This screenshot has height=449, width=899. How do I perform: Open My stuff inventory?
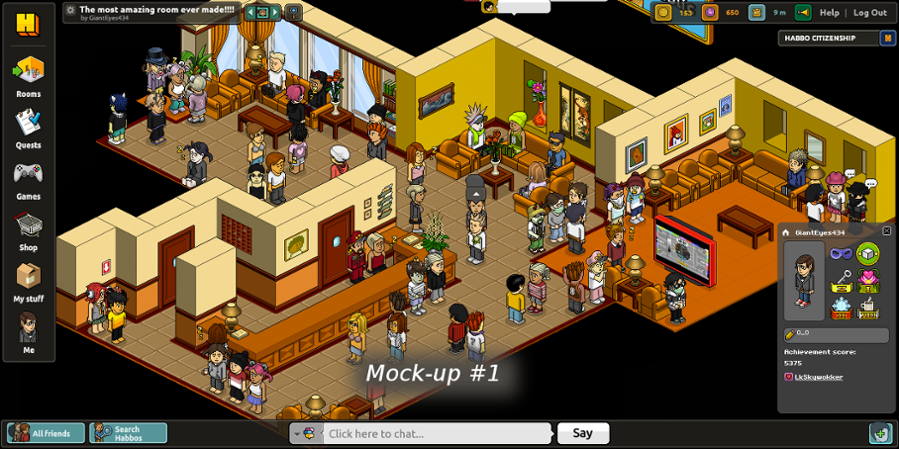pos(28,278)
